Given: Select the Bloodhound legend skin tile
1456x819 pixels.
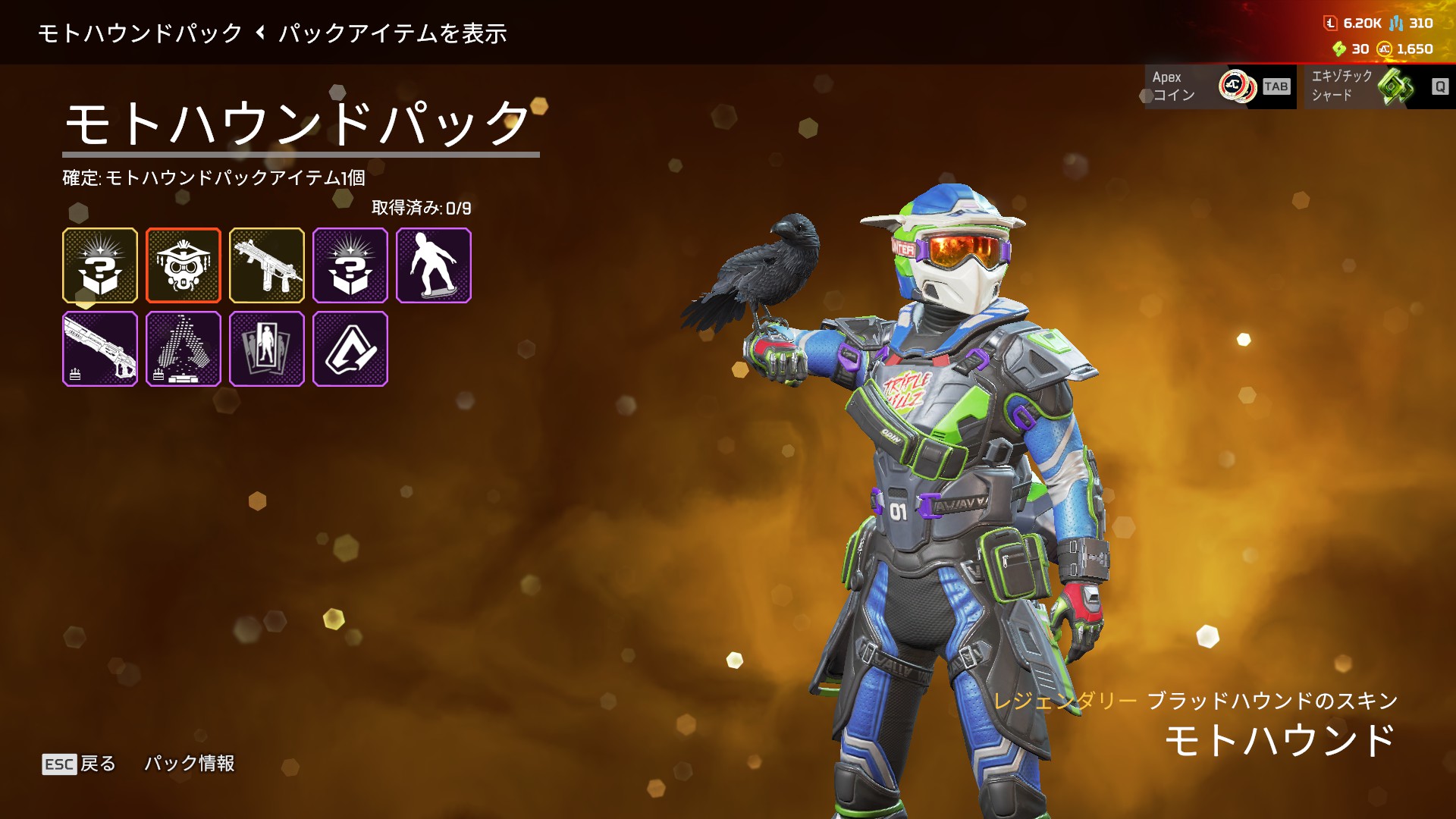Looking at the screenshot, I should (184, 265).
